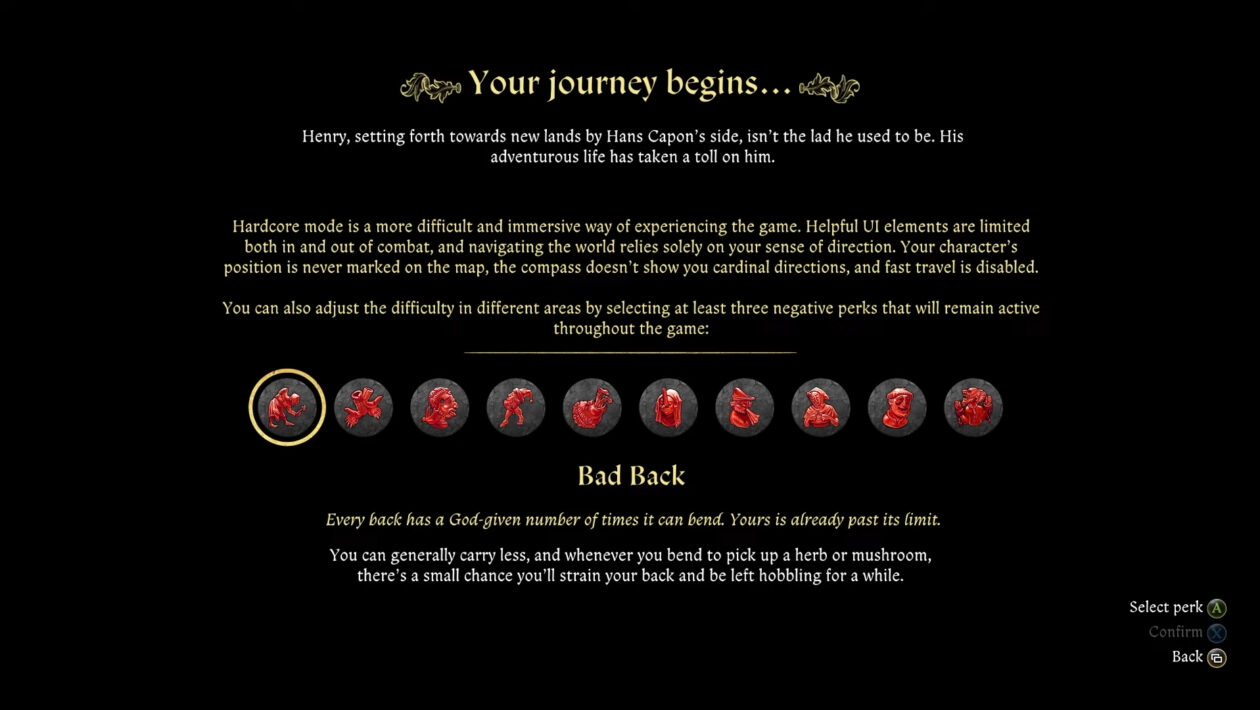Select the devil-like creature perk icon
Viewport: 1260px width, 710px height.
pyautogui.click(x=973, y=407)
